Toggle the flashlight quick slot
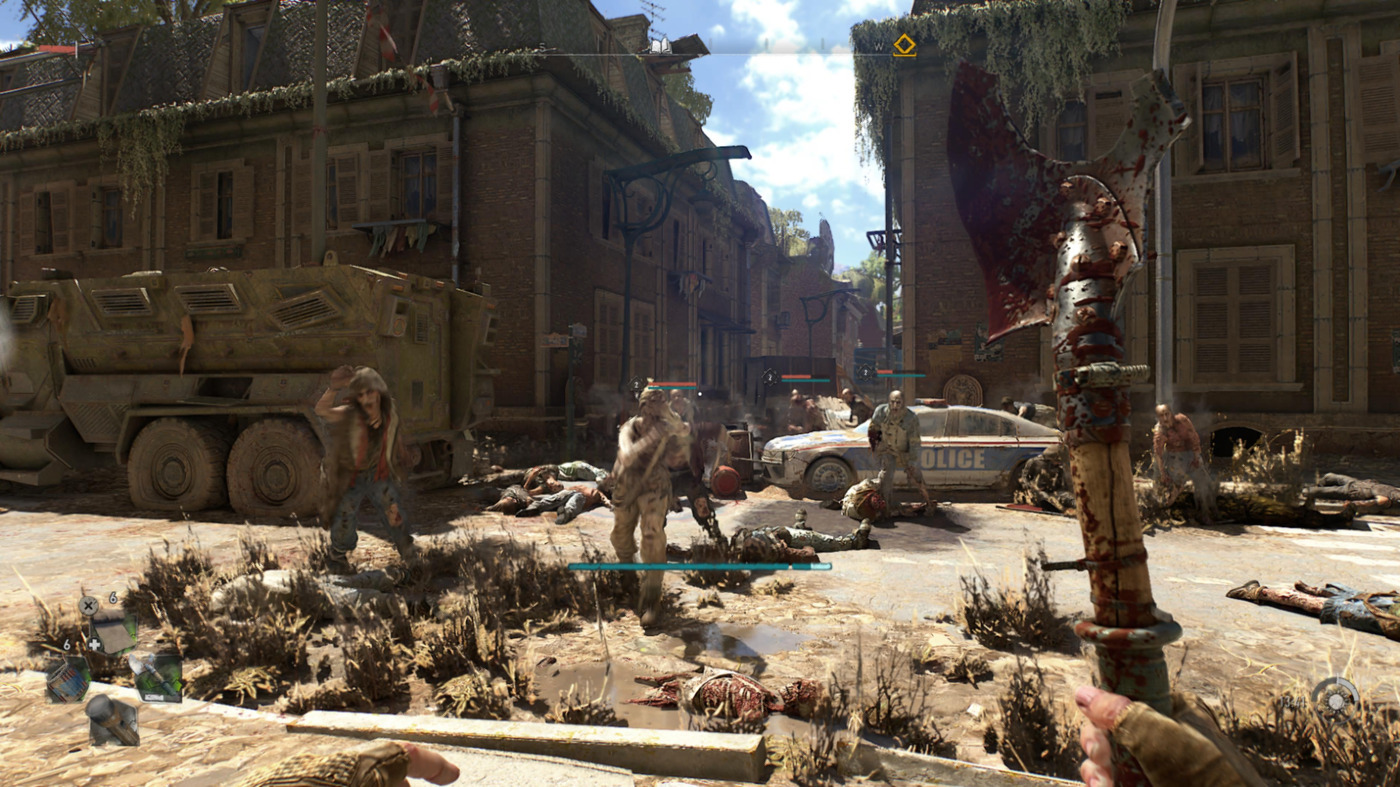Viewport: 1400px width, 787px height. 111,720
